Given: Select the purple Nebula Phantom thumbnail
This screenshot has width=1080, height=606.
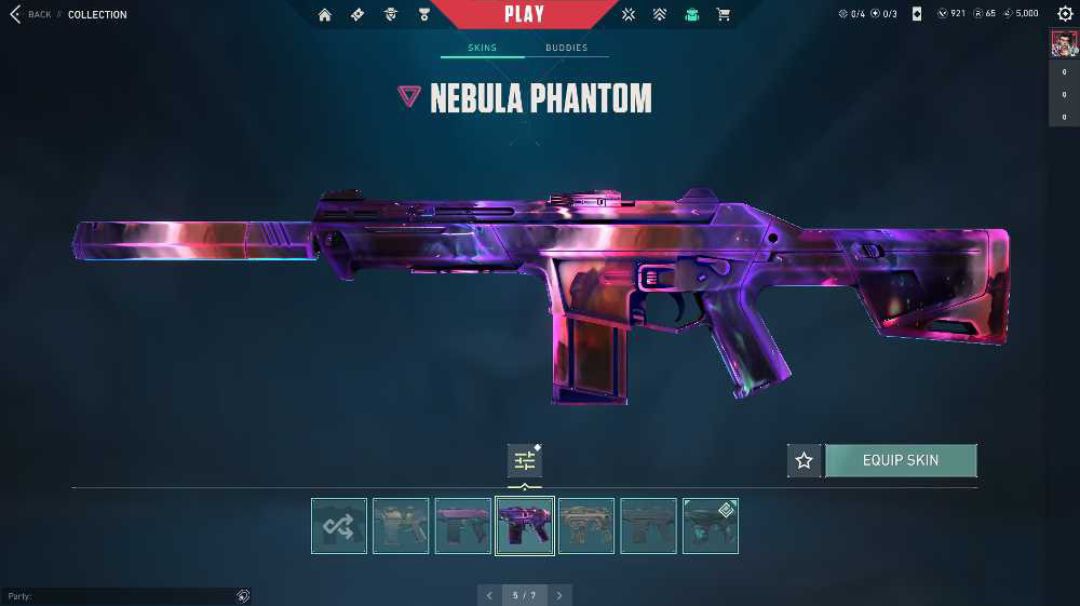Looking at the screenshot, I should (525, 526).
